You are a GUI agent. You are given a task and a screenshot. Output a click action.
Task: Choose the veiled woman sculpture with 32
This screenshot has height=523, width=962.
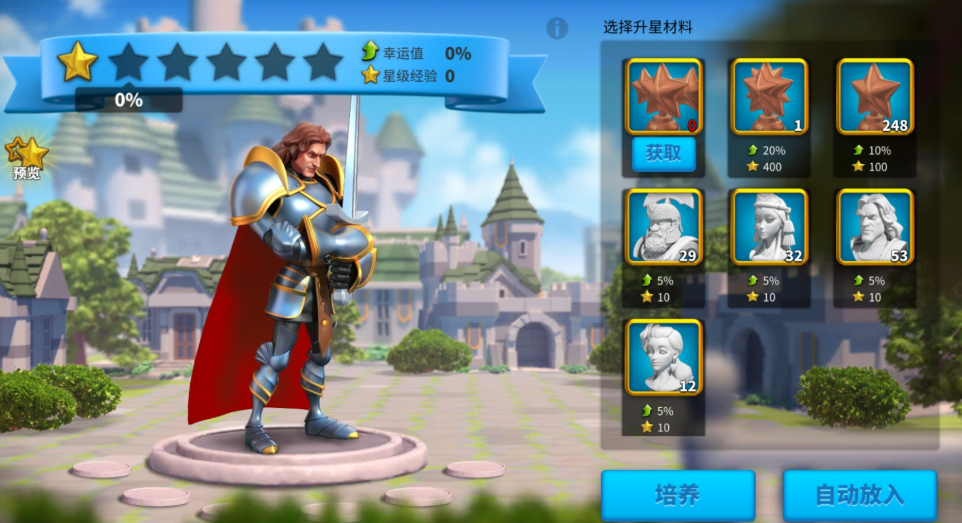769,226
